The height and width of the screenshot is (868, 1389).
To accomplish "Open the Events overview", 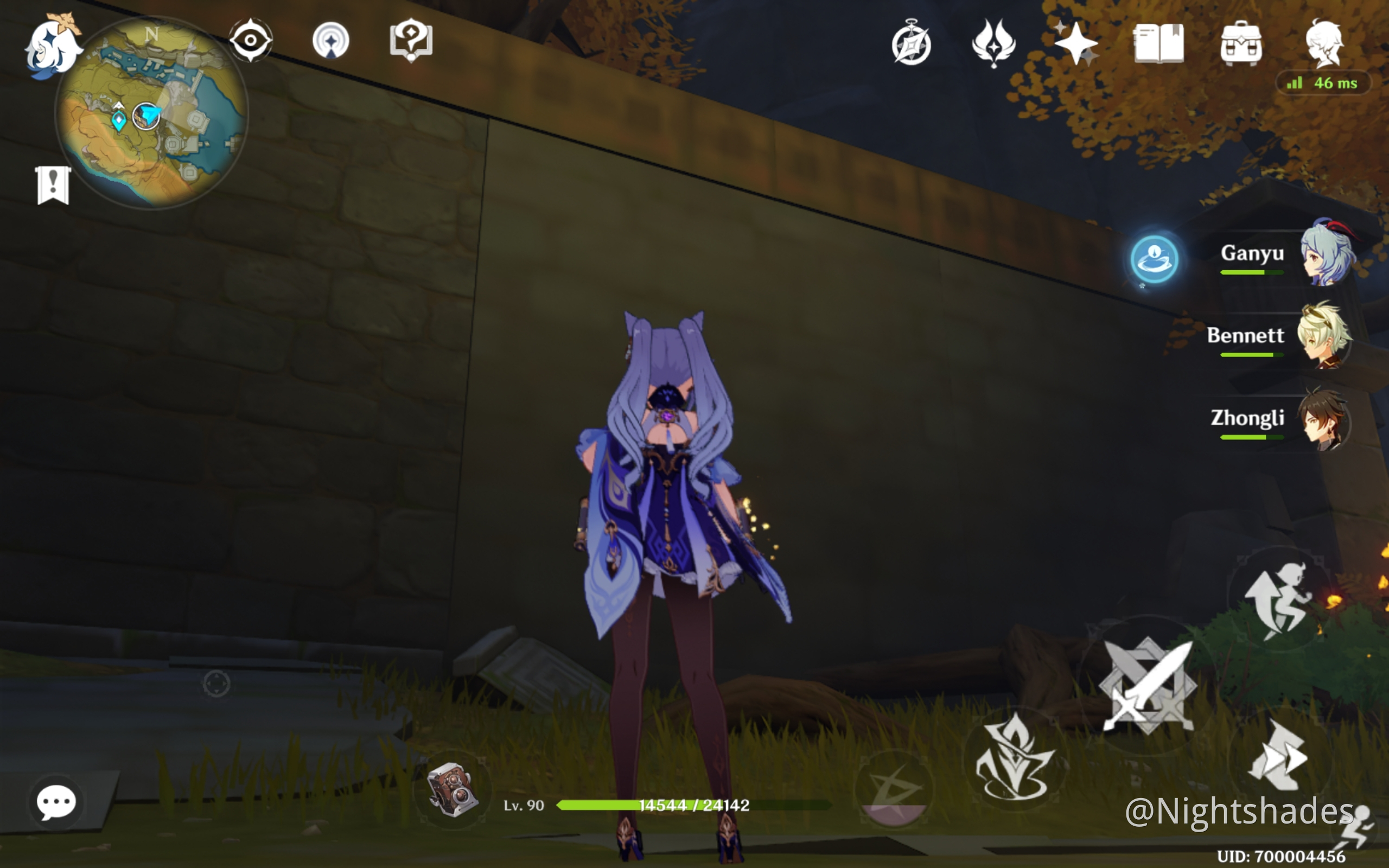I will coord(913,45).
